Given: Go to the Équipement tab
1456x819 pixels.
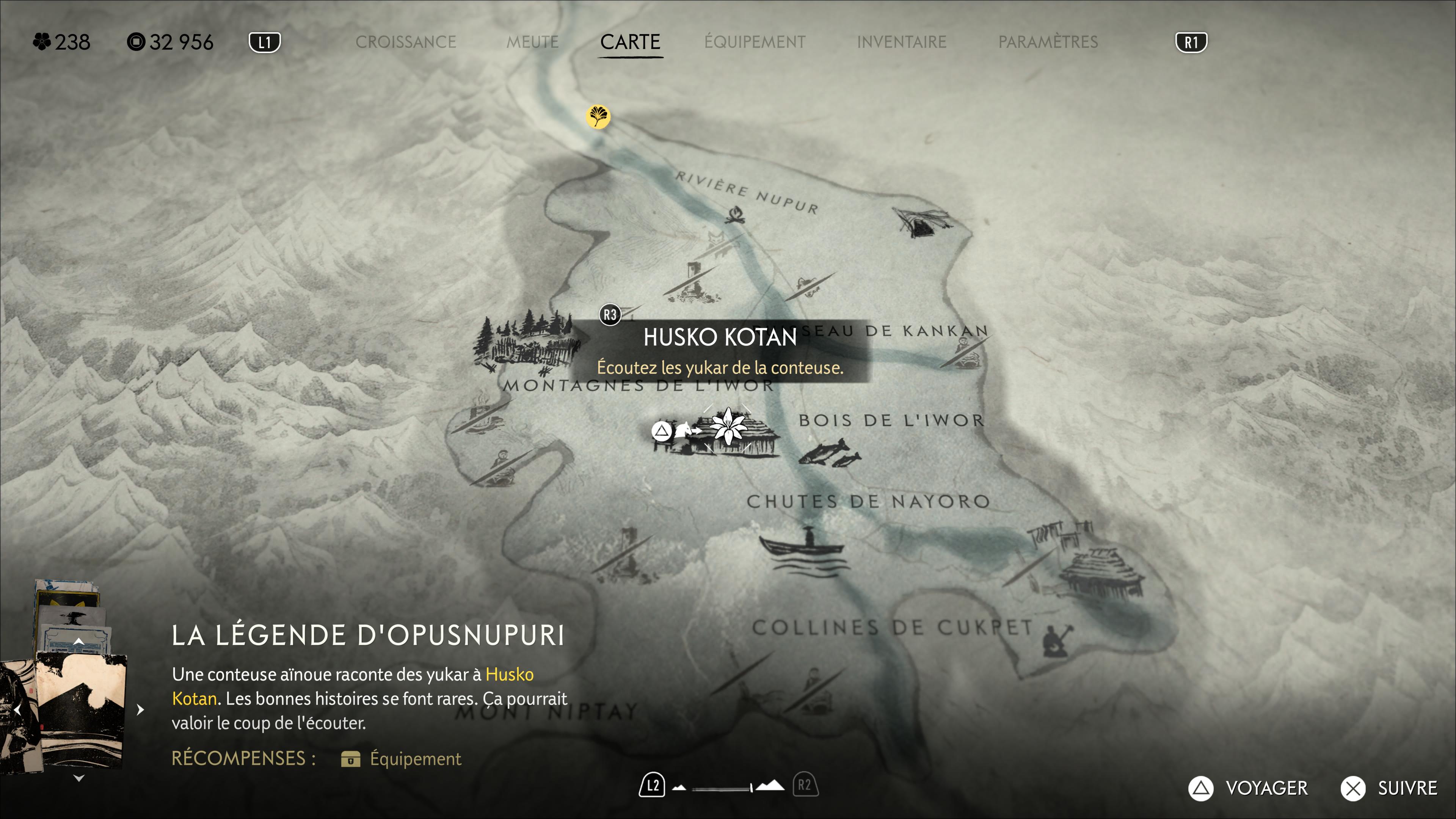Looking at the screenshot, I should point(755,42).
